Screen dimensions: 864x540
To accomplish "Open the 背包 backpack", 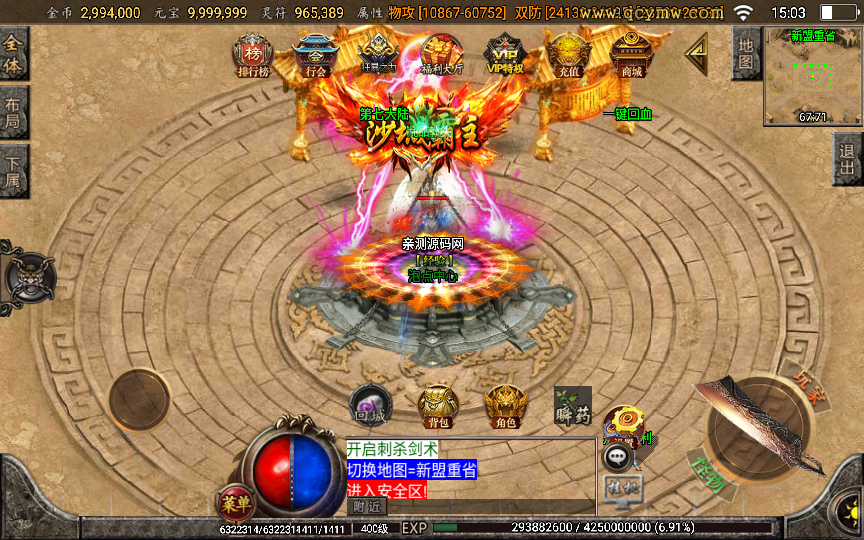I will [437, 406].
